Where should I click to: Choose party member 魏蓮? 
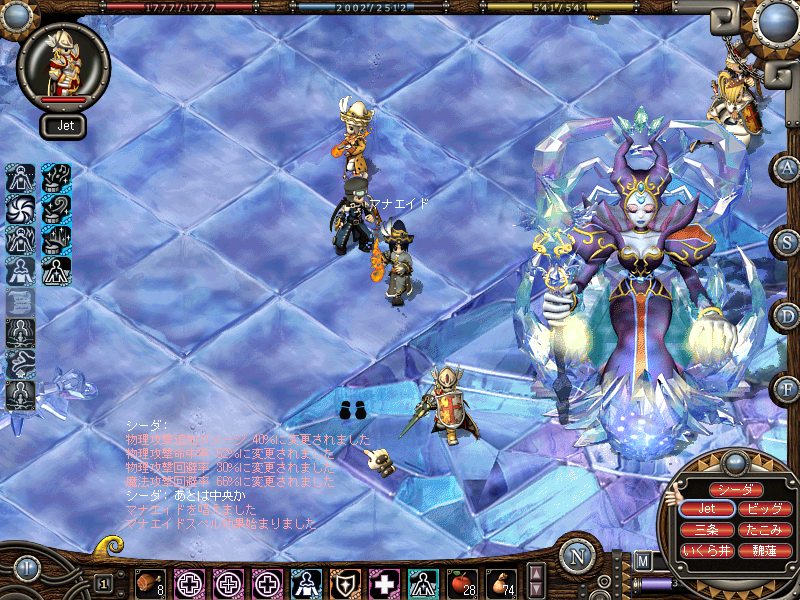pyautogui.click(x=766, y=550)
